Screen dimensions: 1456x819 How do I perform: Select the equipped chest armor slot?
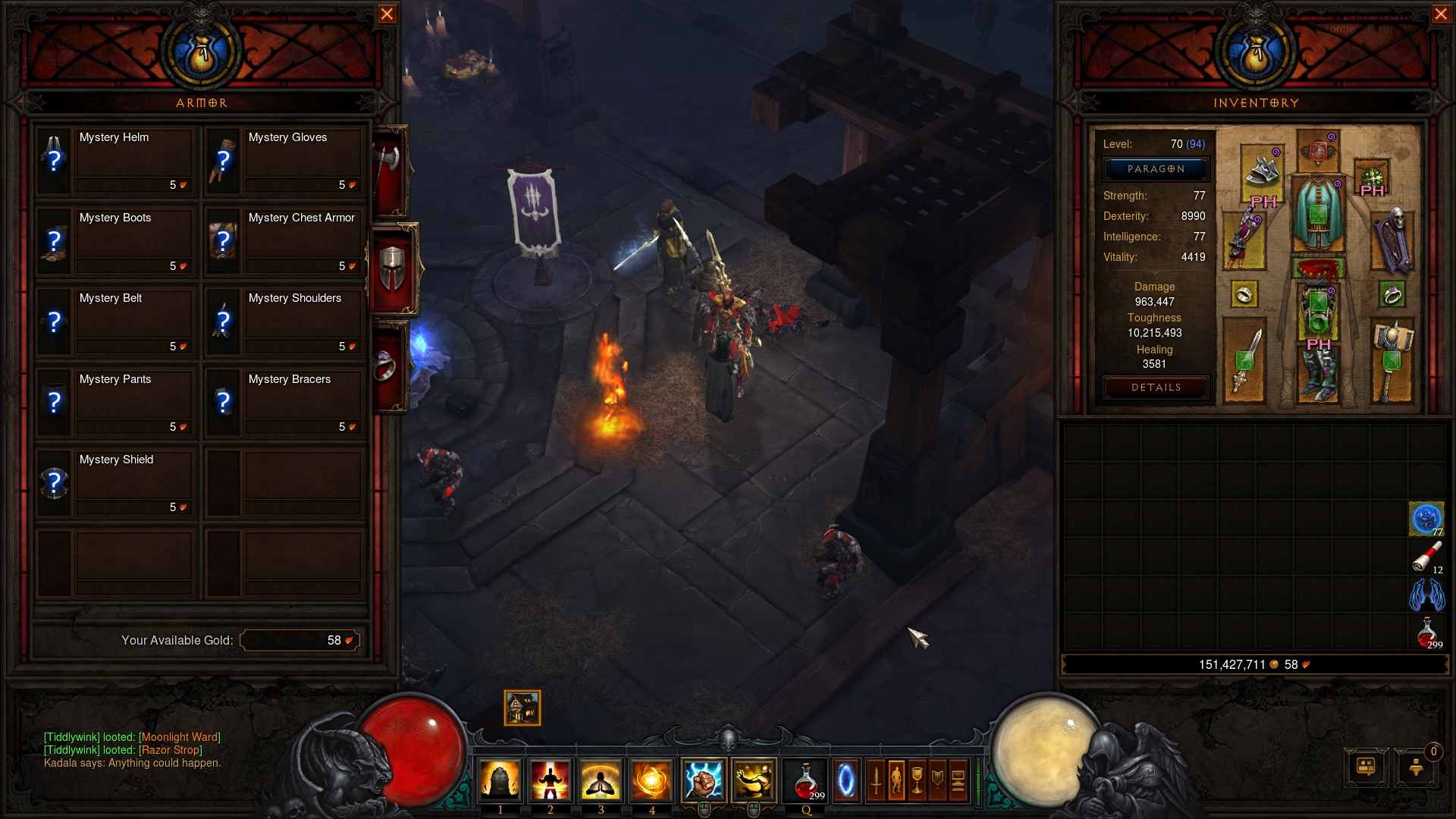point(1318,214)
